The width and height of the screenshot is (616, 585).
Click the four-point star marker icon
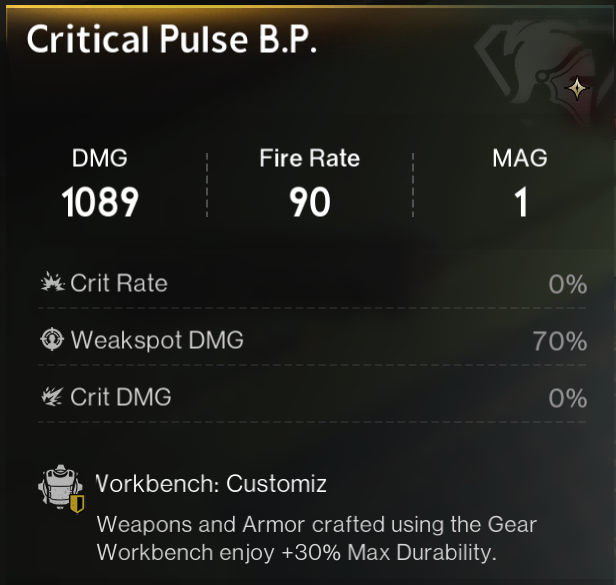[577, 88]
